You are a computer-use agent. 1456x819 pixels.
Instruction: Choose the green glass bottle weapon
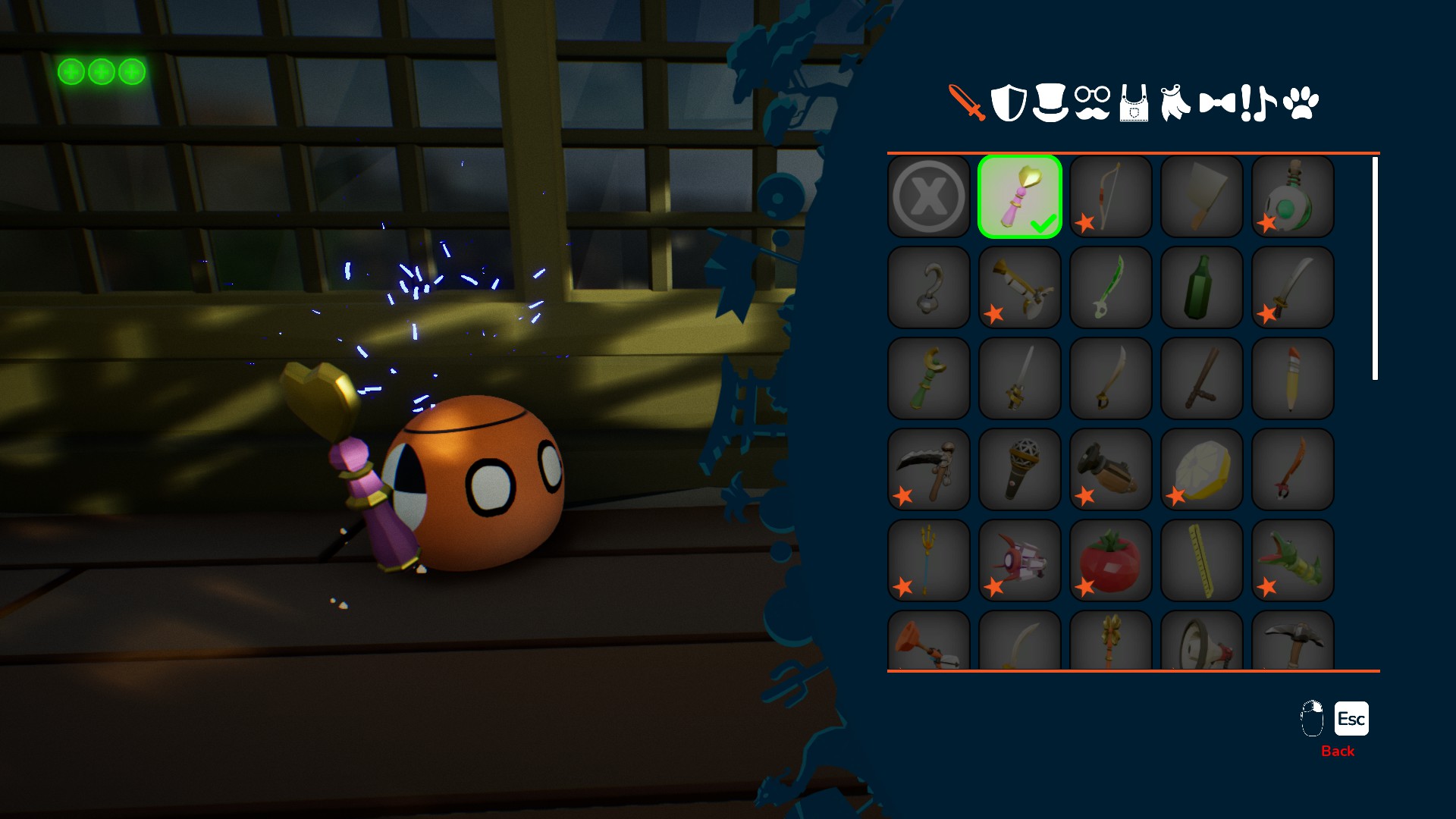tap(1202, 287)
